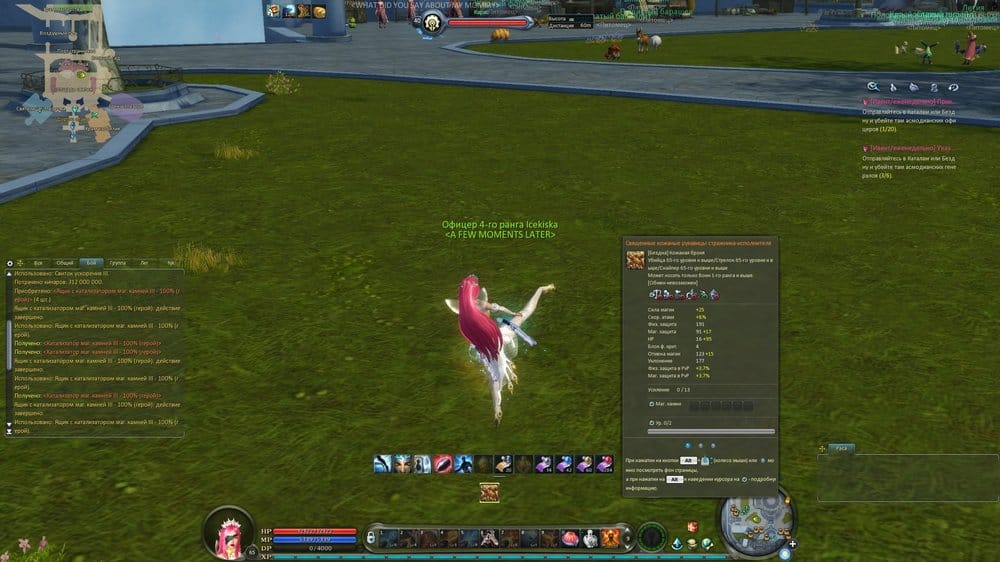Select the Раса tab on the bottom-right panel

842,448
